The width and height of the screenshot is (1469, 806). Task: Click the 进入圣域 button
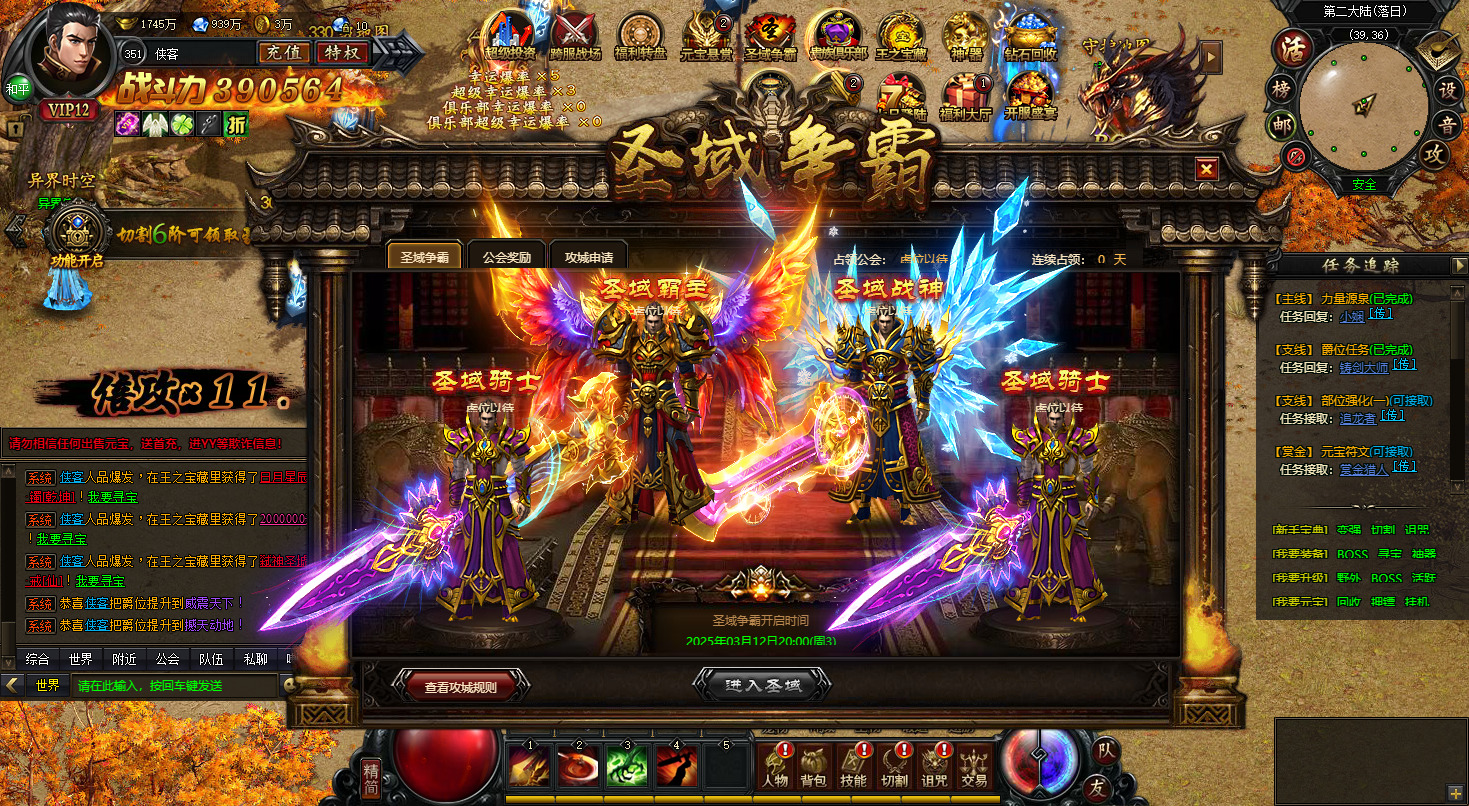762,685
